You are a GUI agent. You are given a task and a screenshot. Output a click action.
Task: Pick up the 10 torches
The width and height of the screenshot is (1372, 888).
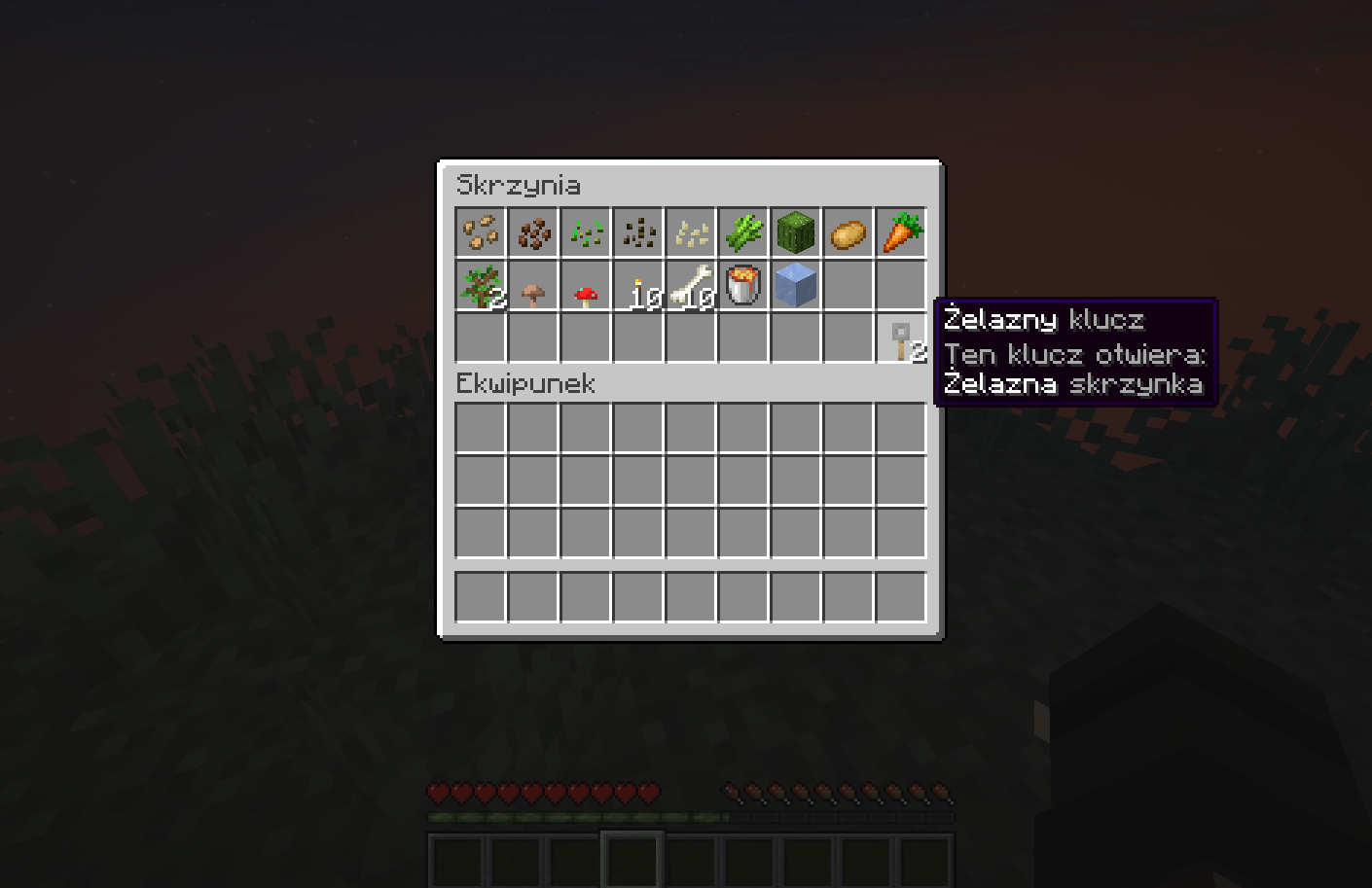638,284
